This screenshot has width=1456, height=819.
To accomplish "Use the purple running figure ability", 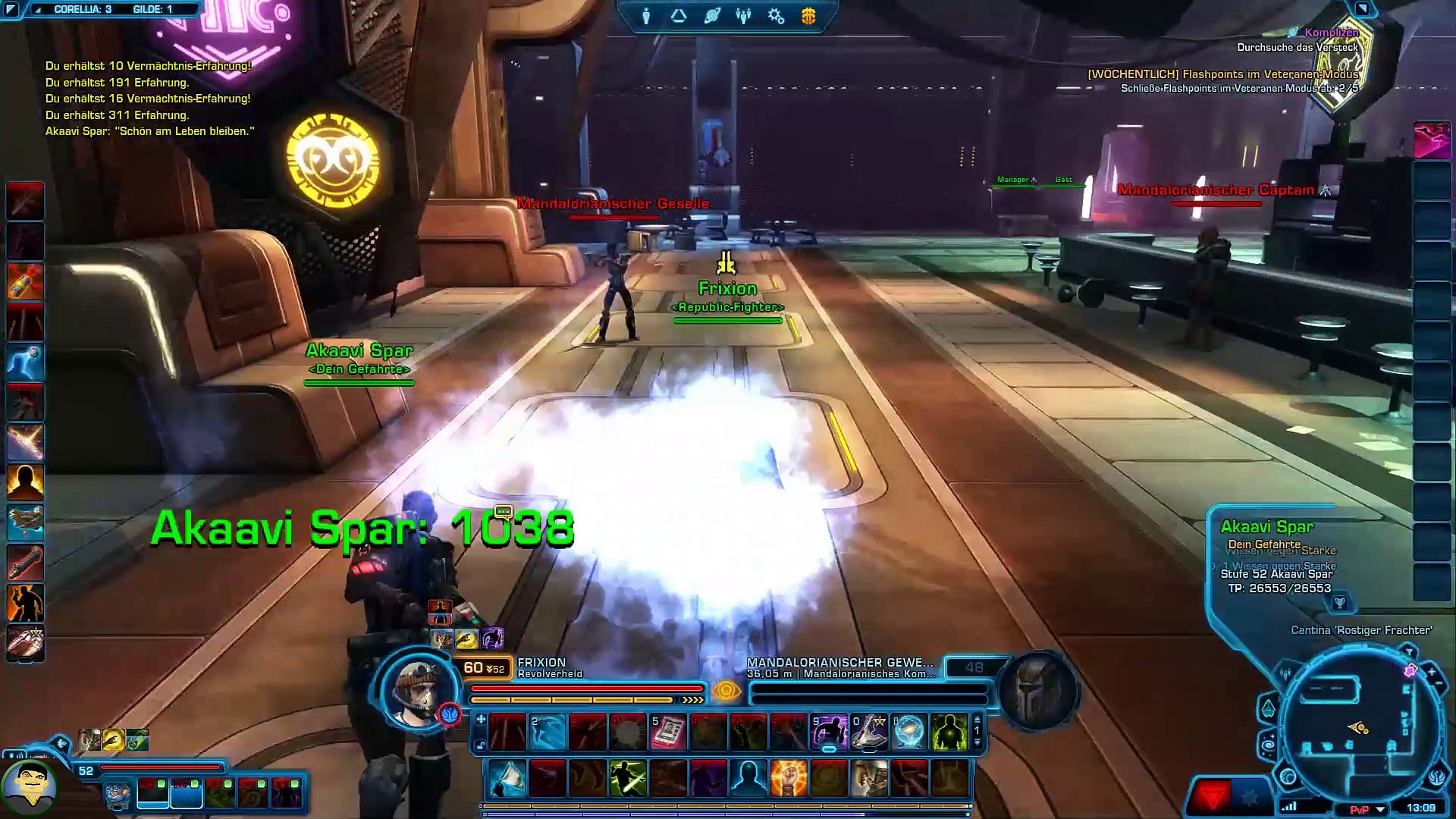I will pos(829,733).
